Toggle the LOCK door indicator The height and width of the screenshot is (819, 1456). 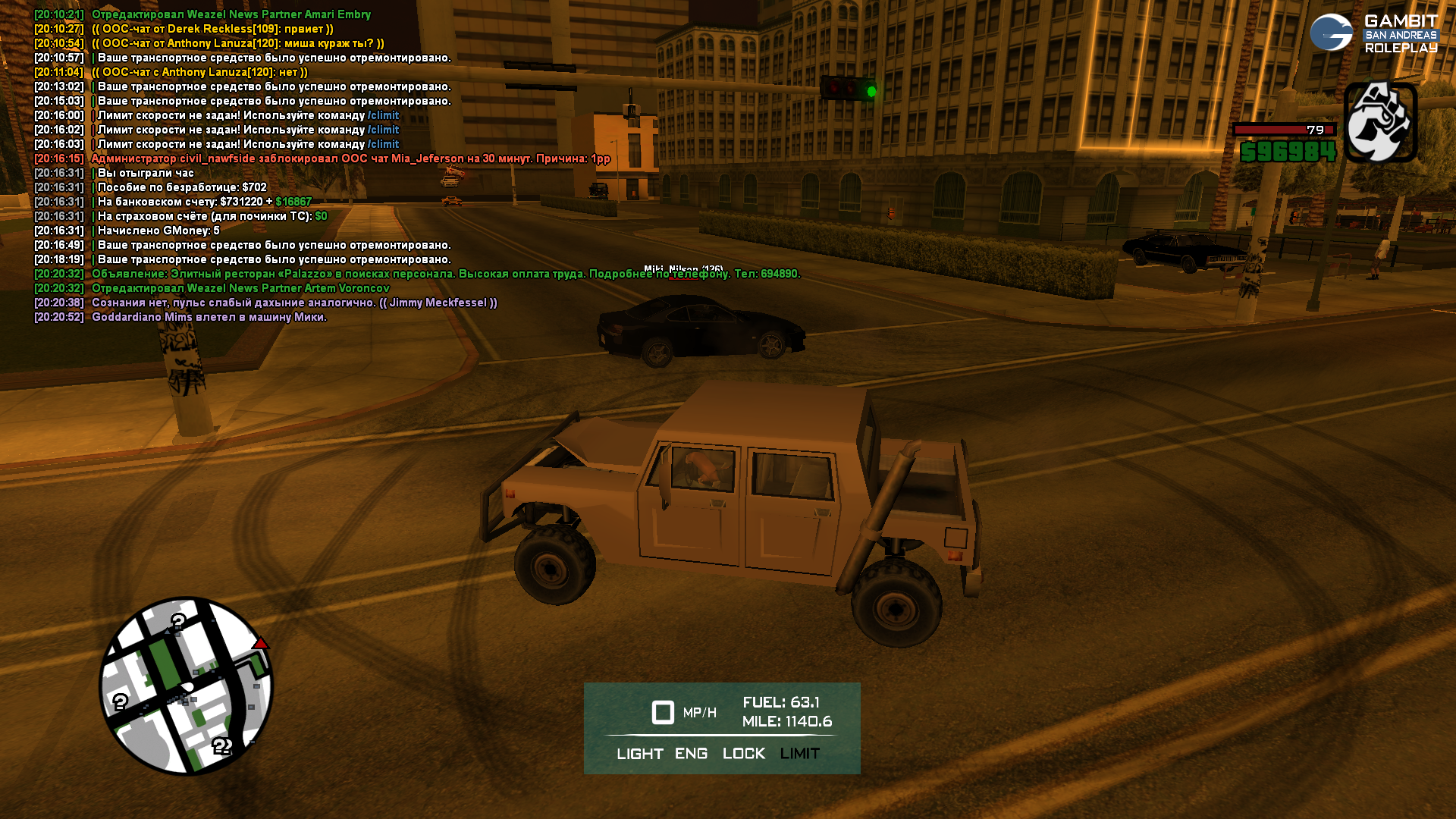point(743,754)
